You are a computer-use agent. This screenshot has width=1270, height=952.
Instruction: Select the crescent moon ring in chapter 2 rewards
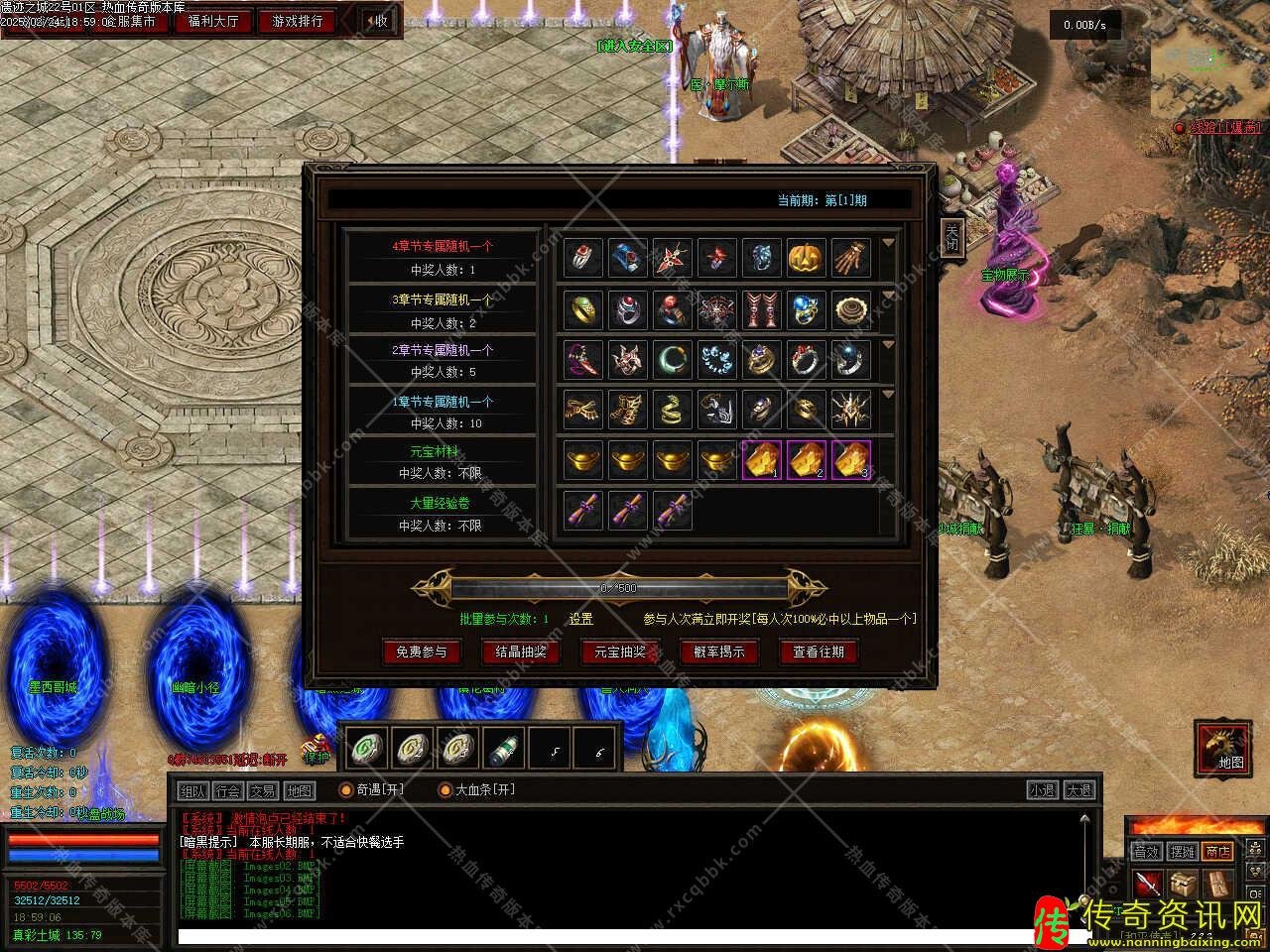(672, 360)
